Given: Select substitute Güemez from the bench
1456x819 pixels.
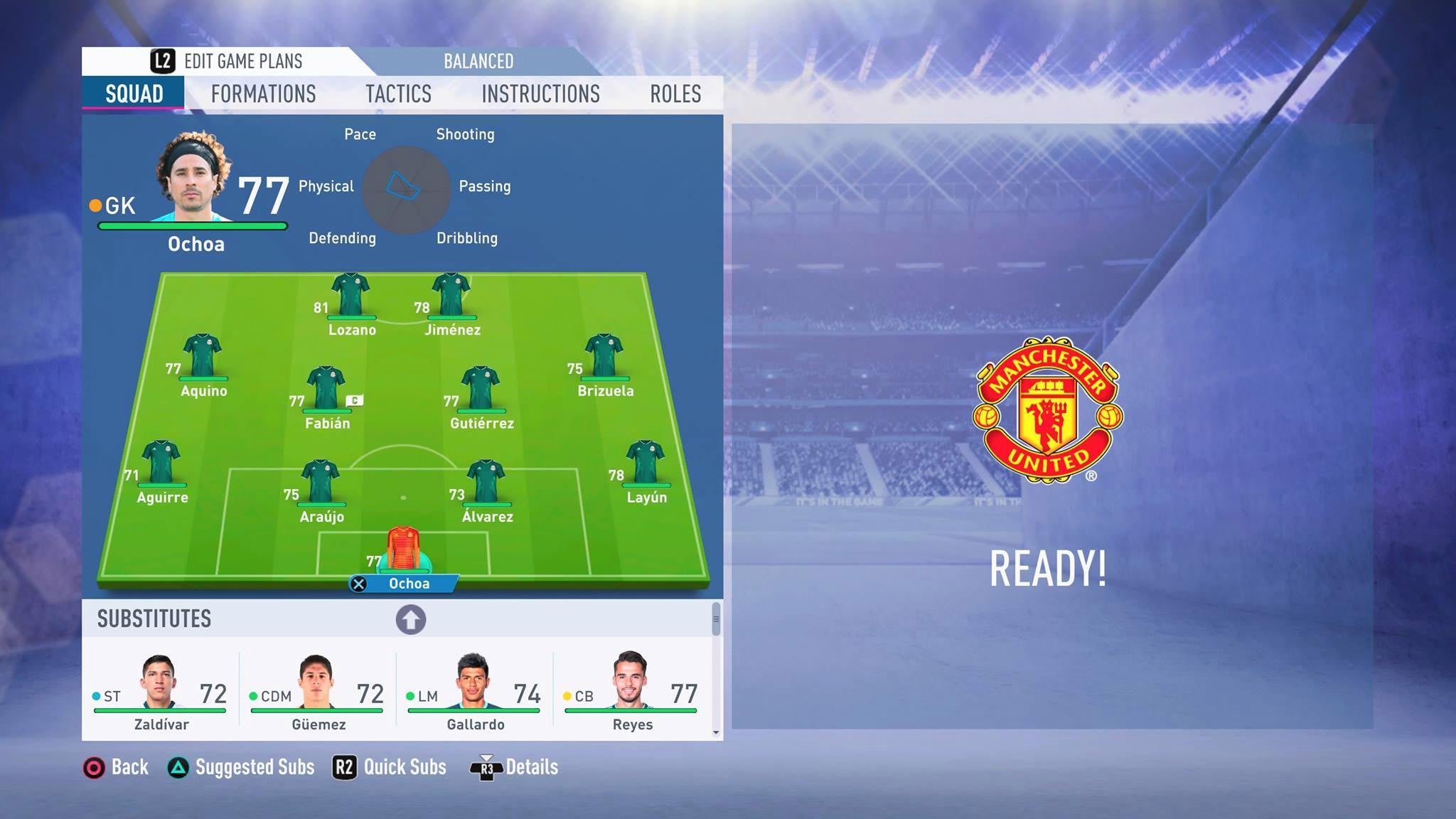Looking at the screenshot, I should pos(317,690).
